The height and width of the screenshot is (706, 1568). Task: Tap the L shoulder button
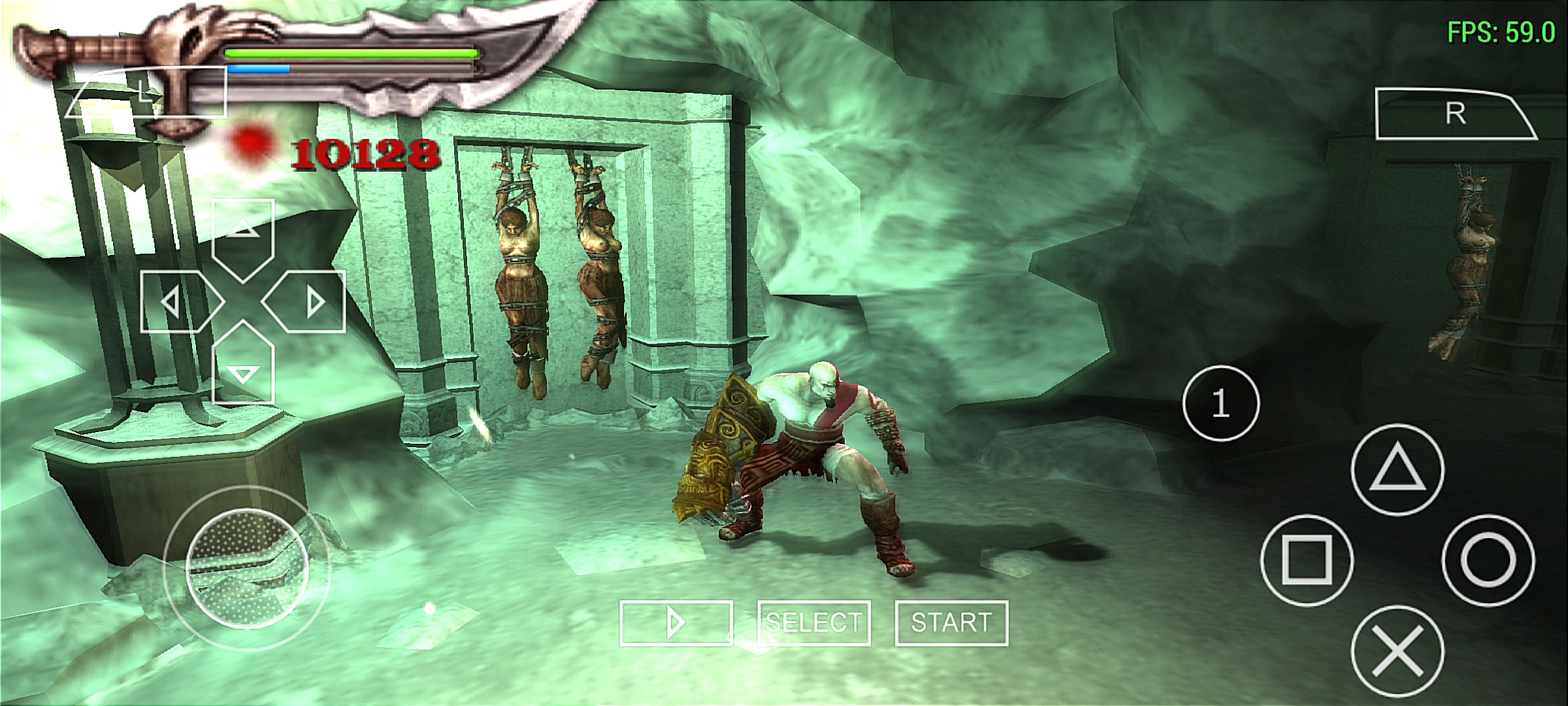pos(145,93)
